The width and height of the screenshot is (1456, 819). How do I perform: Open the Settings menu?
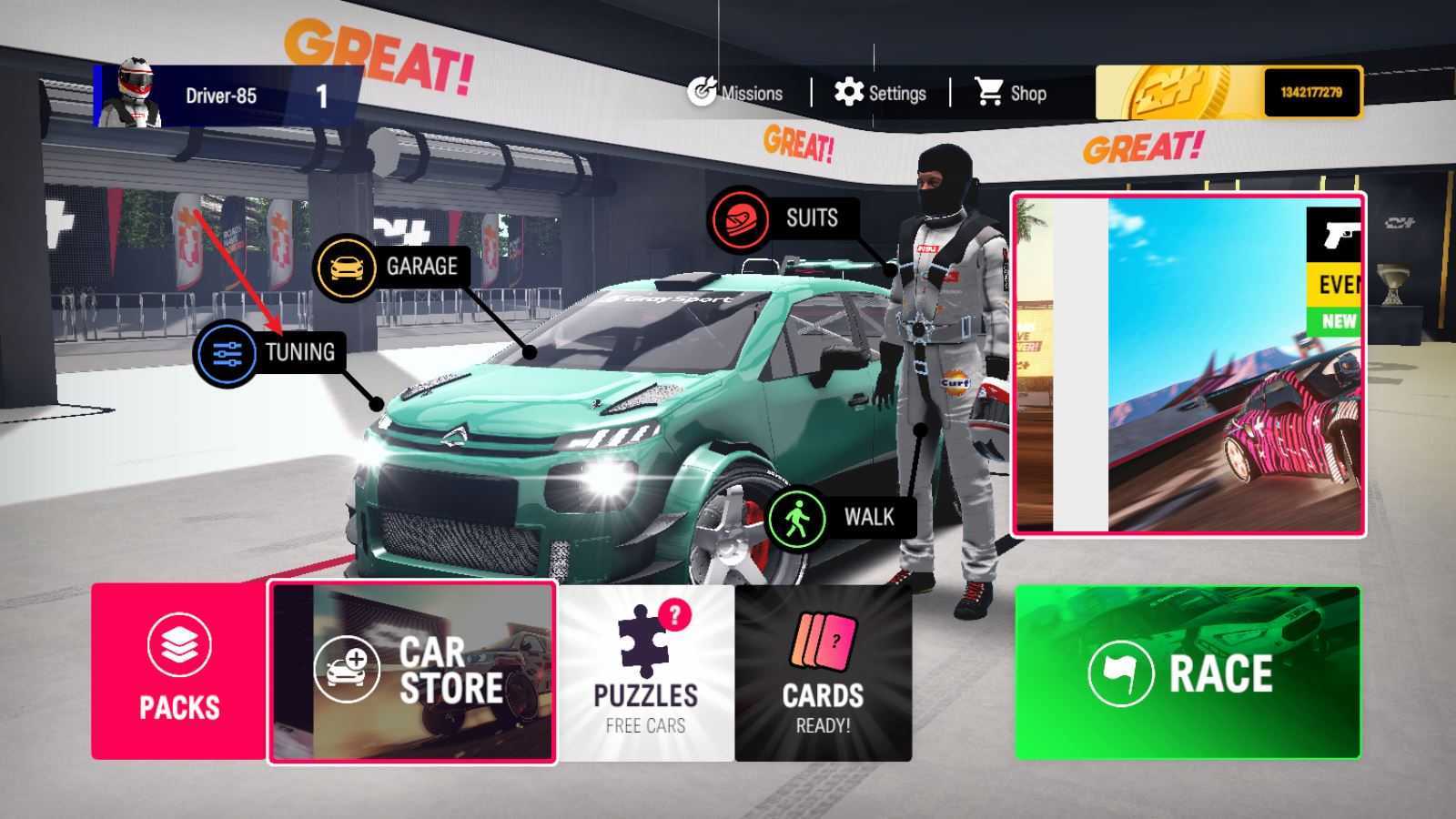coord(879,93)
